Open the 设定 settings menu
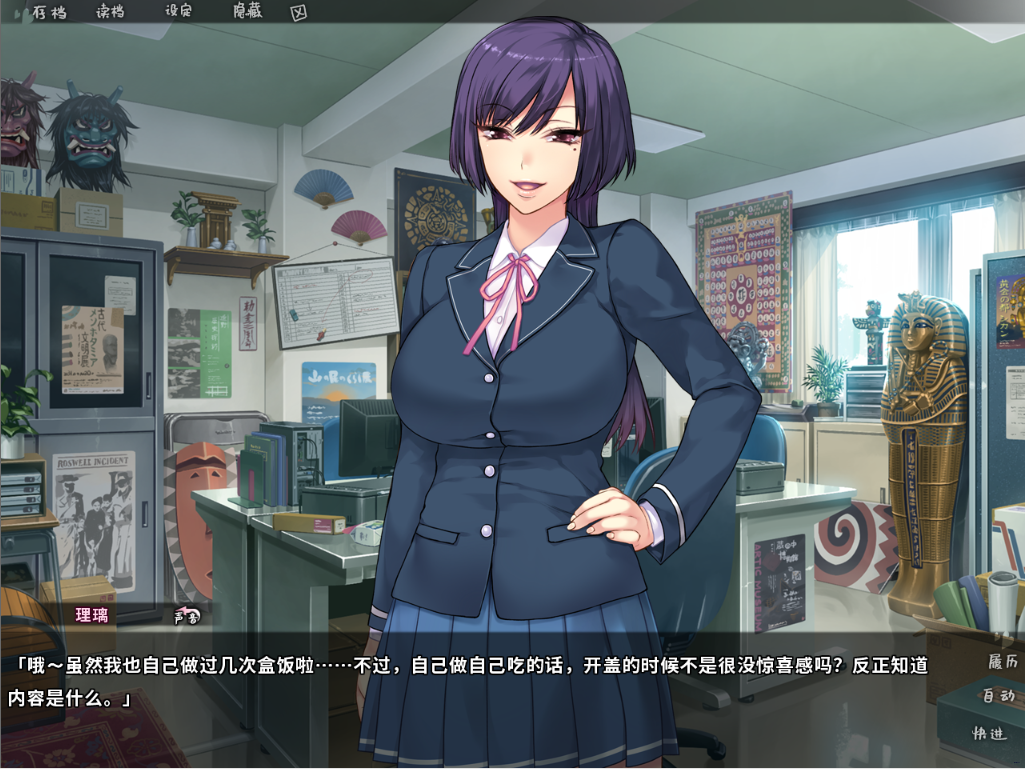 click(x=178, y=12)
